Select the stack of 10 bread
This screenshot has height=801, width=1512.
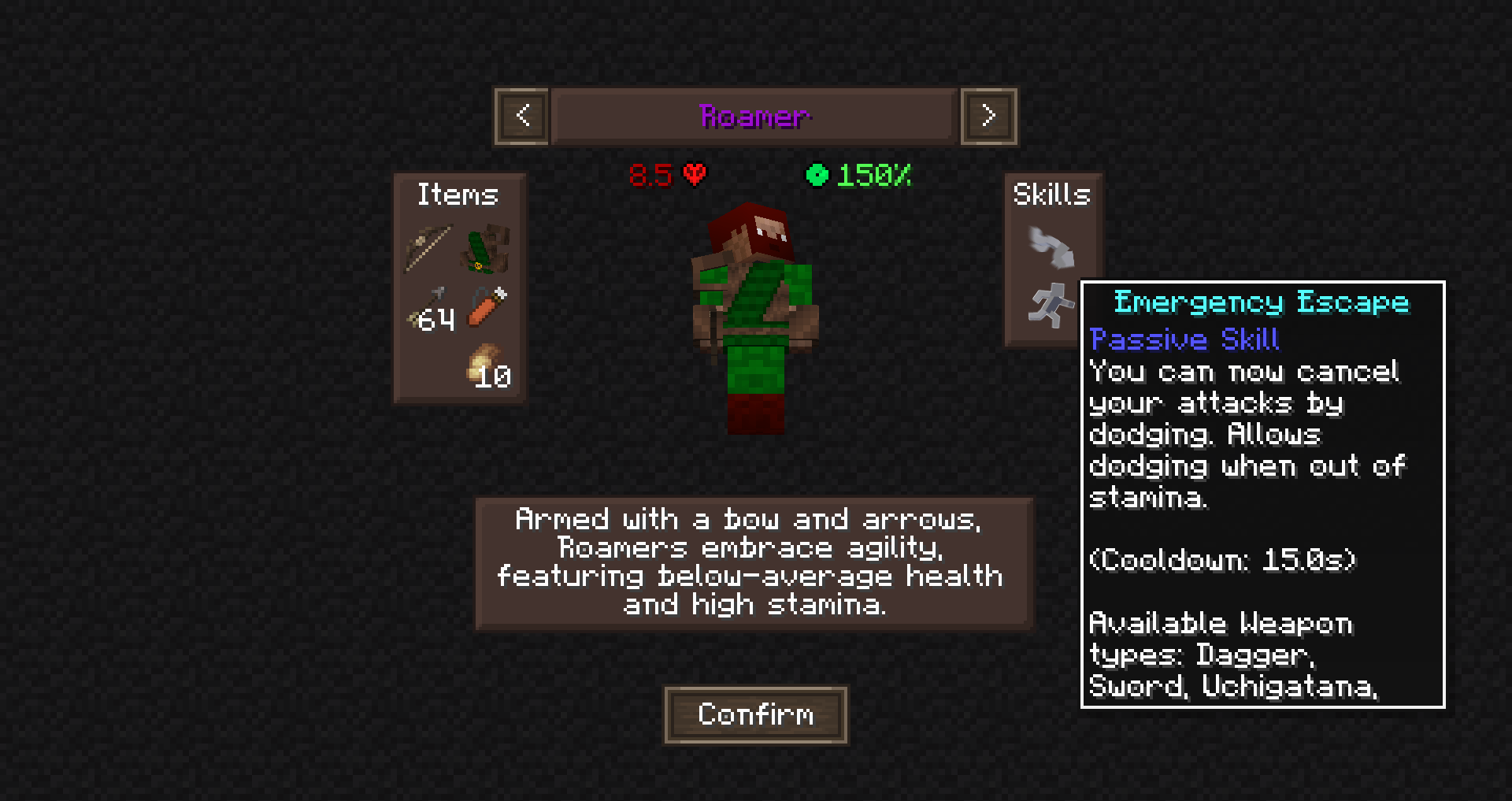pos(487,366)
